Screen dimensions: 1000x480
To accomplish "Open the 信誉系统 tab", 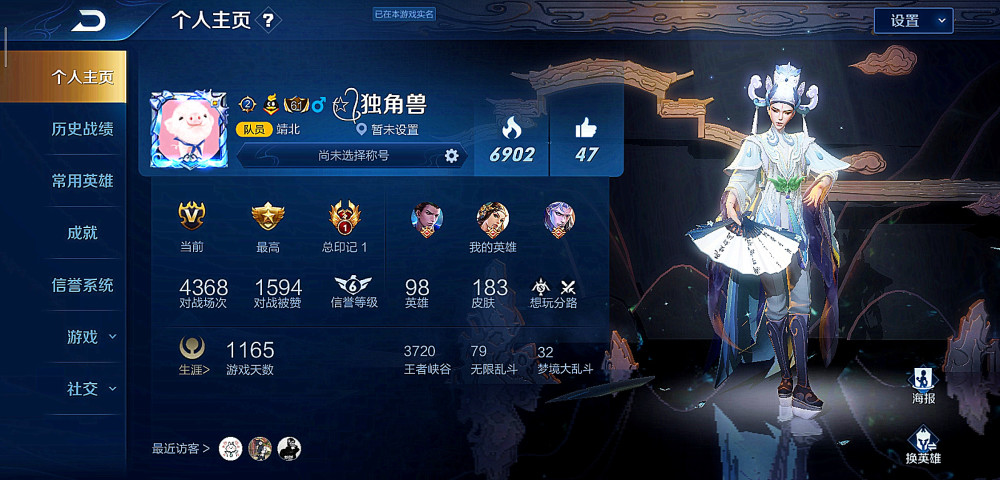I will [82, 285].
